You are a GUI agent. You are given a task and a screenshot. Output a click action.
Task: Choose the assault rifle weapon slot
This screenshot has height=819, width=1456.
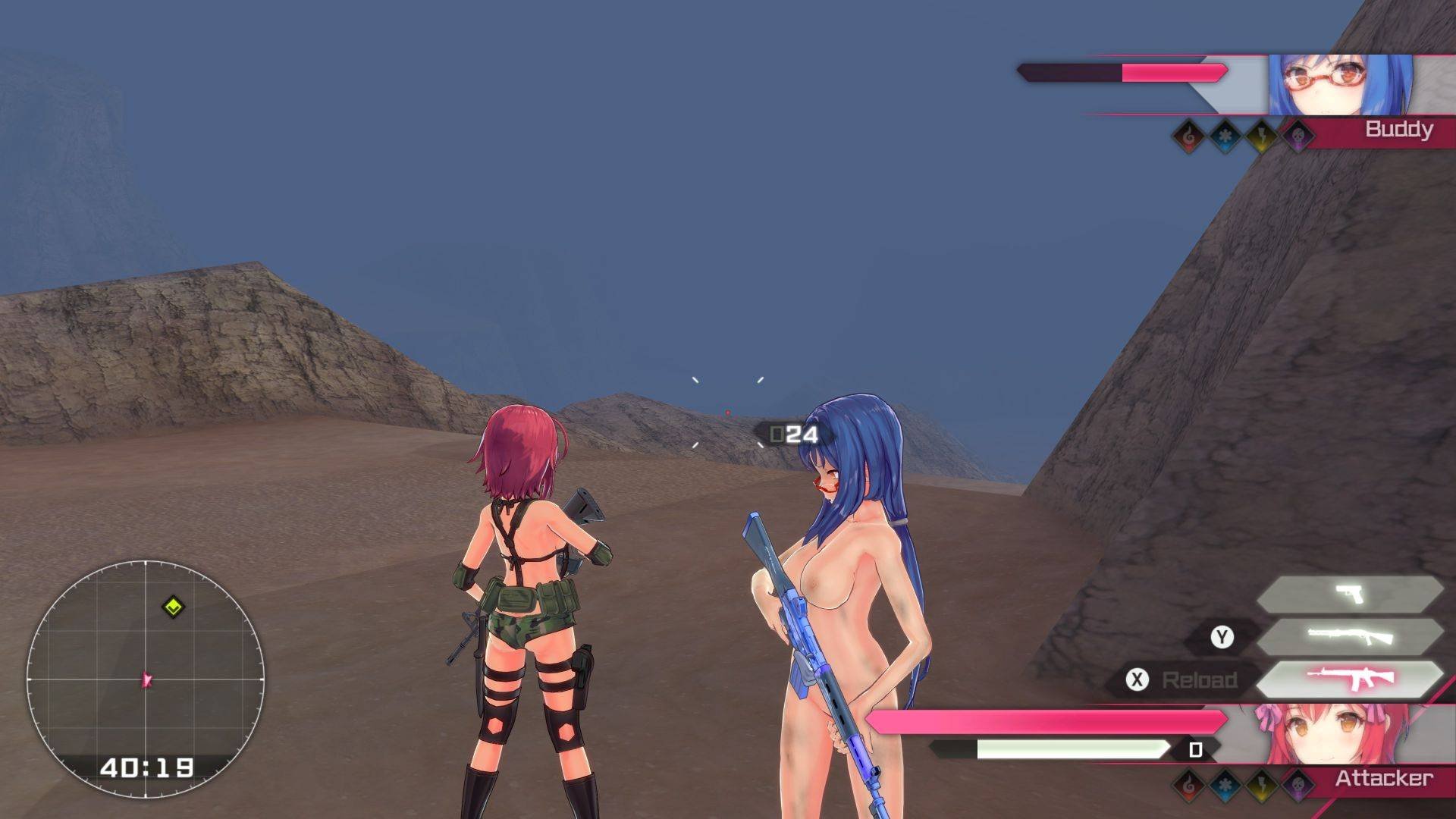tap(1349, 679)
